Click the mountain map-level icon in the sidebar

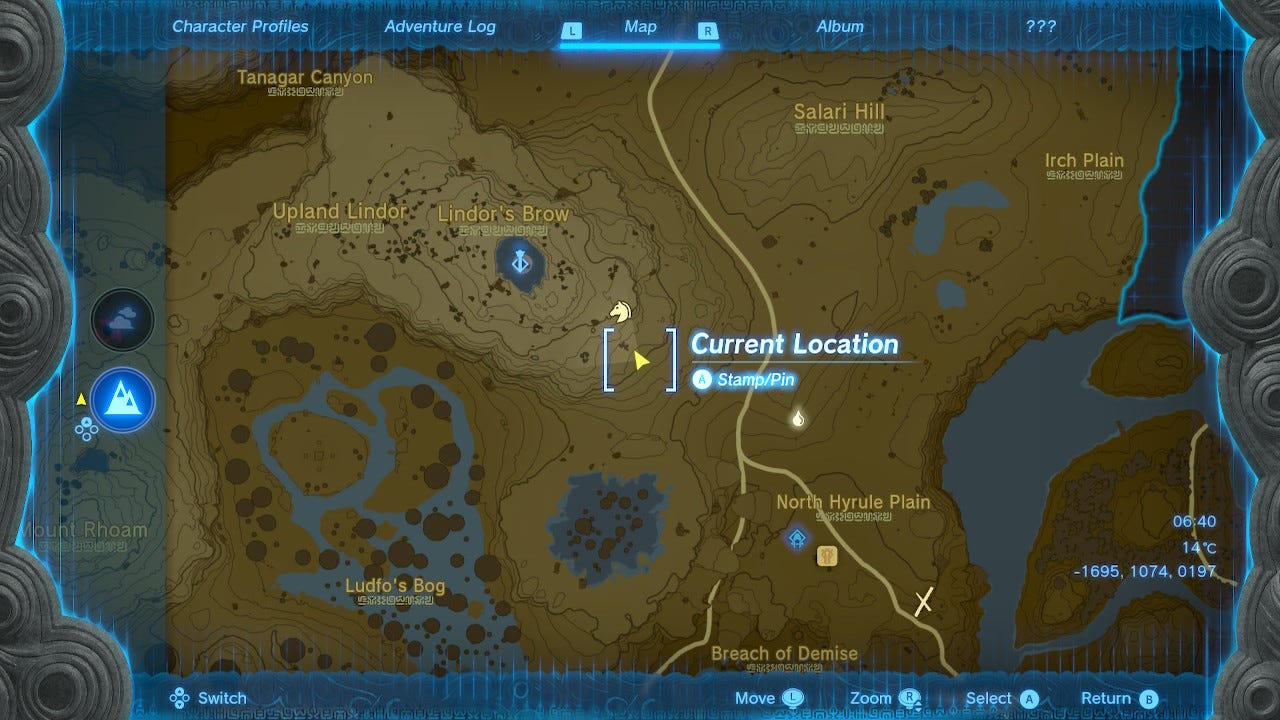coord(122,400)
